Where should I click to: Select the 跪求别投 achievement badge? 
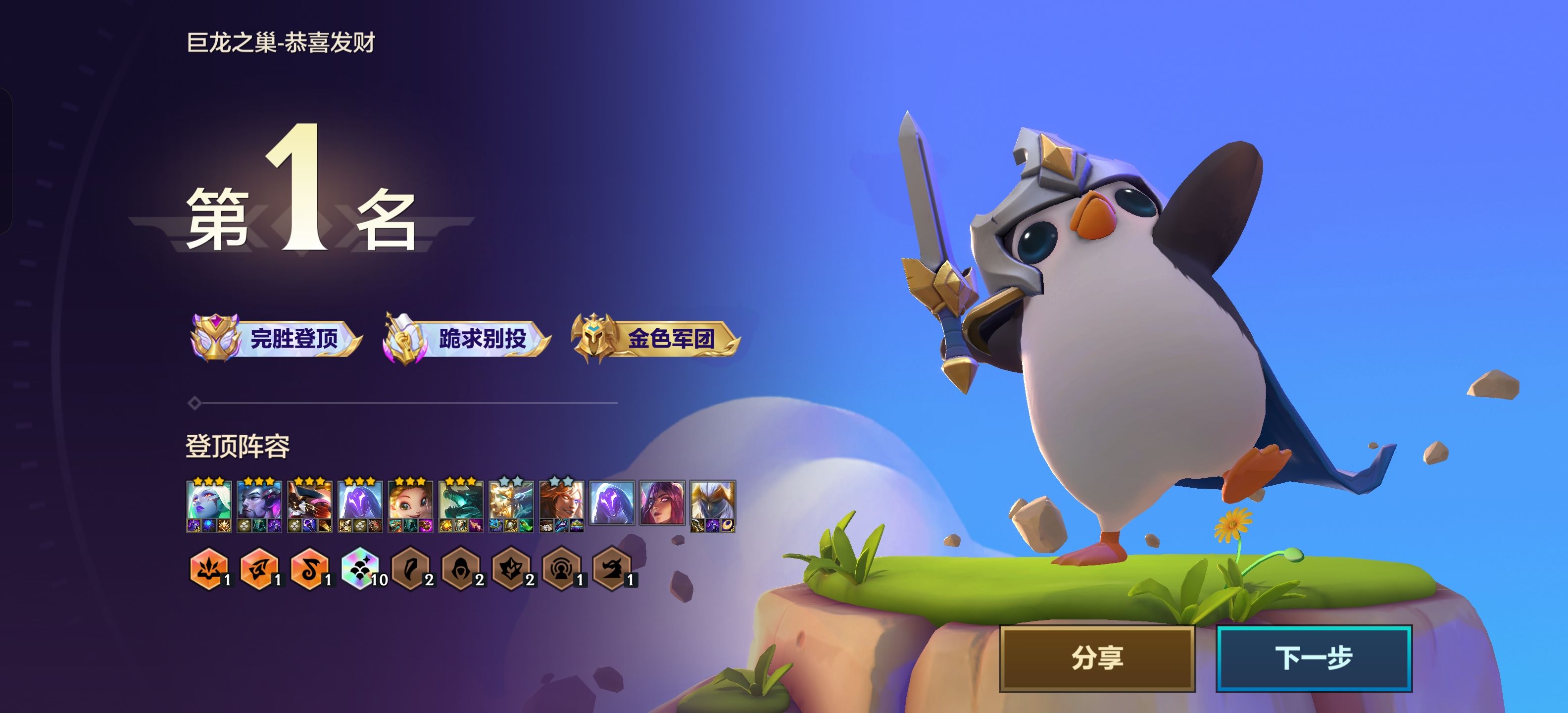tap(466, 338)
